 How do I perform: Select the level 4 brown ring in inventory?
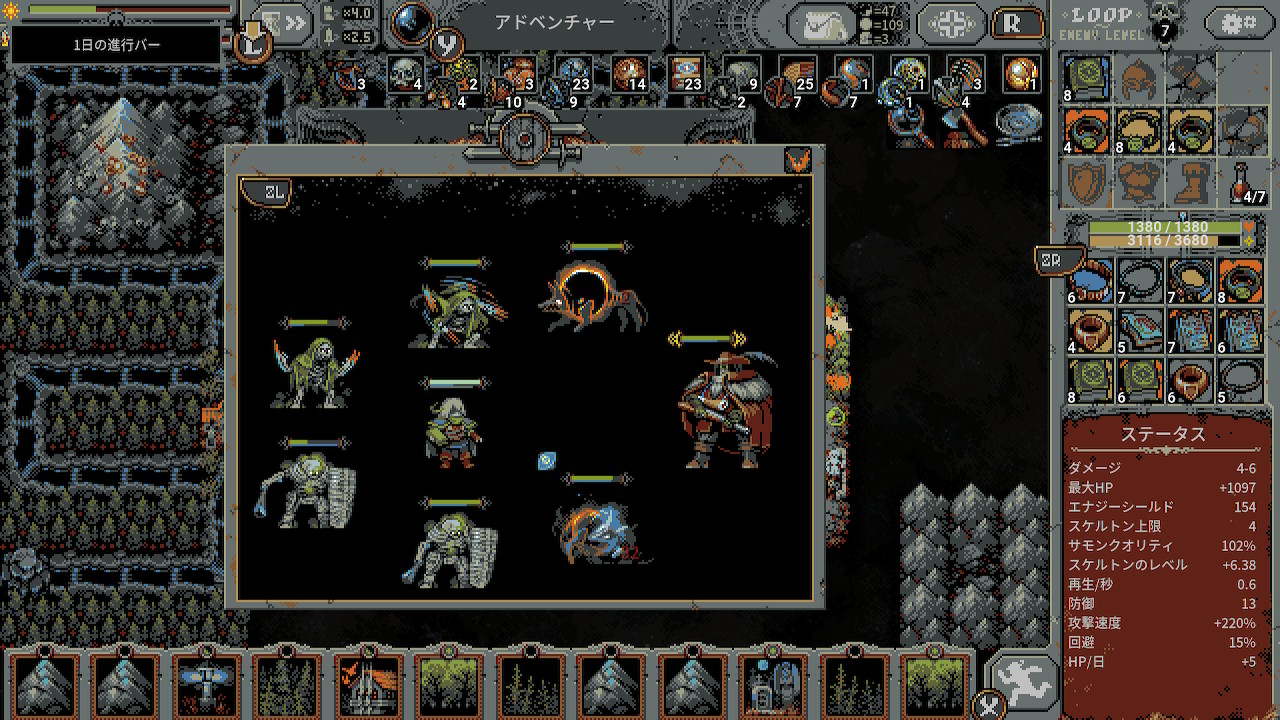click(1087, 331)
